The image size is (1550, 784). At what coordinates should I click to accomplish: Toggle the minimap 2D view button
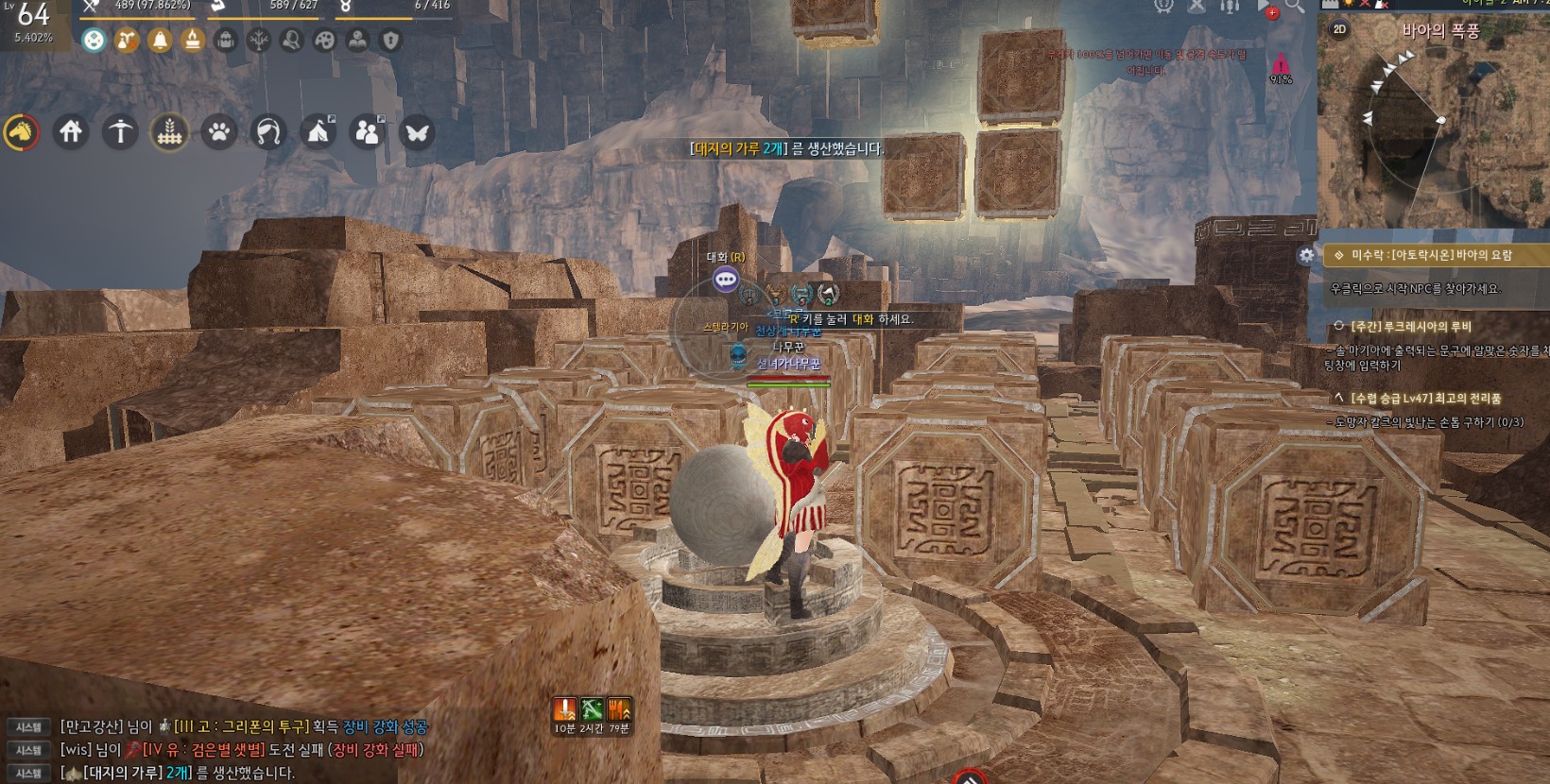pyautogui.click(x=1339, y=29)
